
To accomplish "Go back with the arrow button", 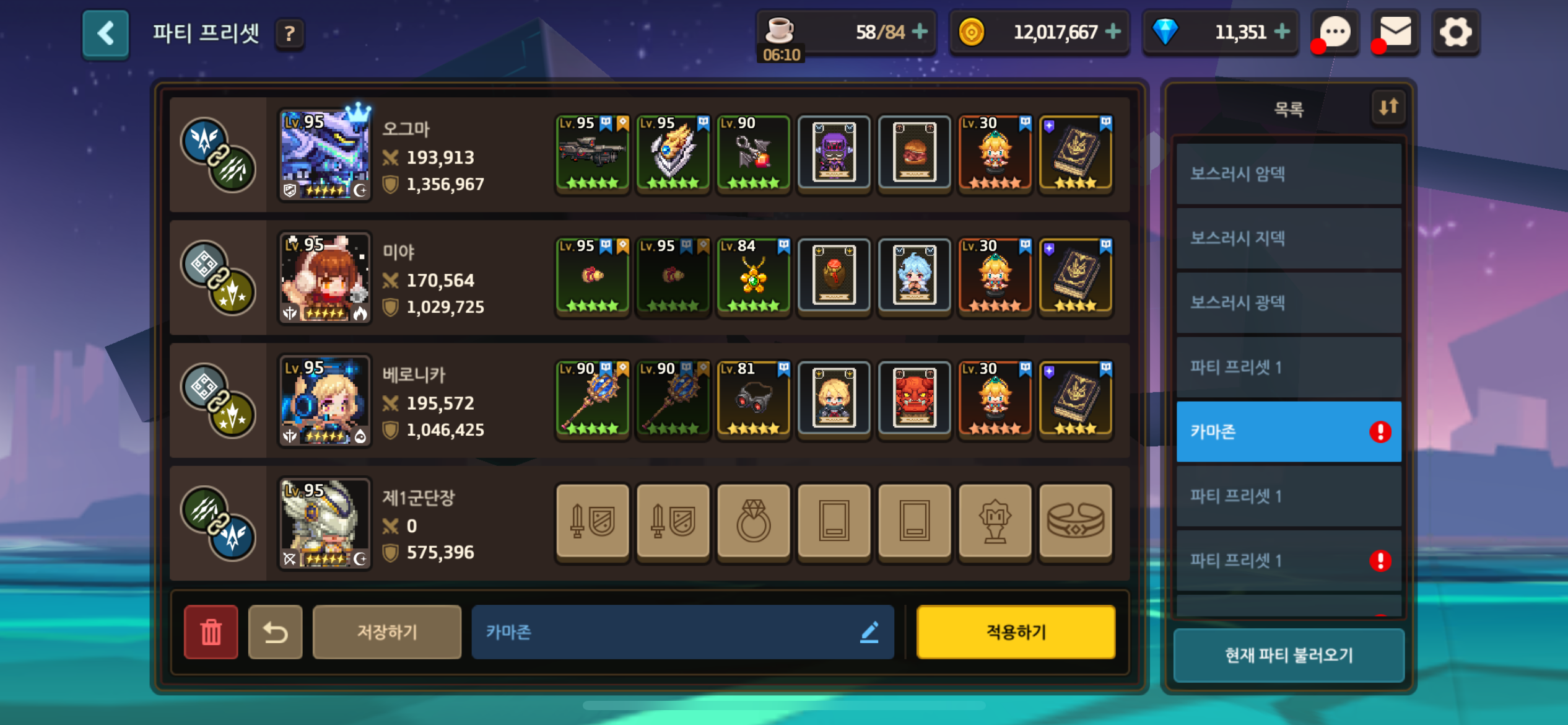I will [105, 33].
